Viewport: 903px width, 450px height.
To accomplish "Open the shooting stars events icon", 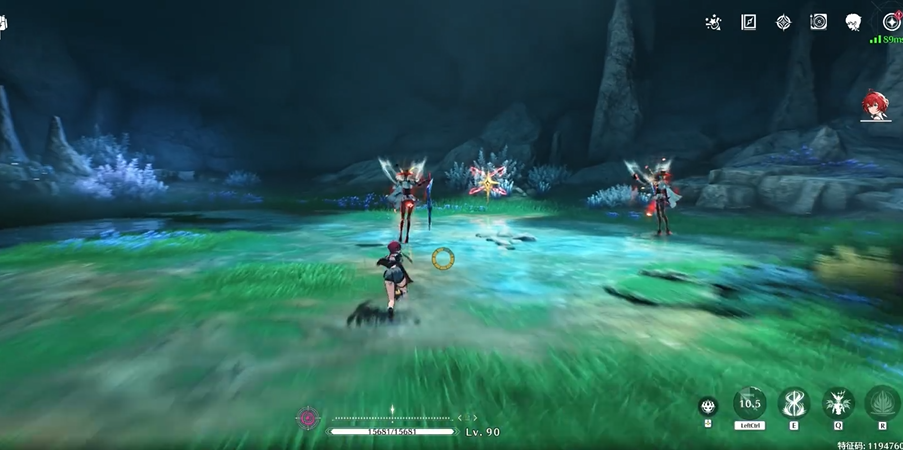I will click(713, 22).
